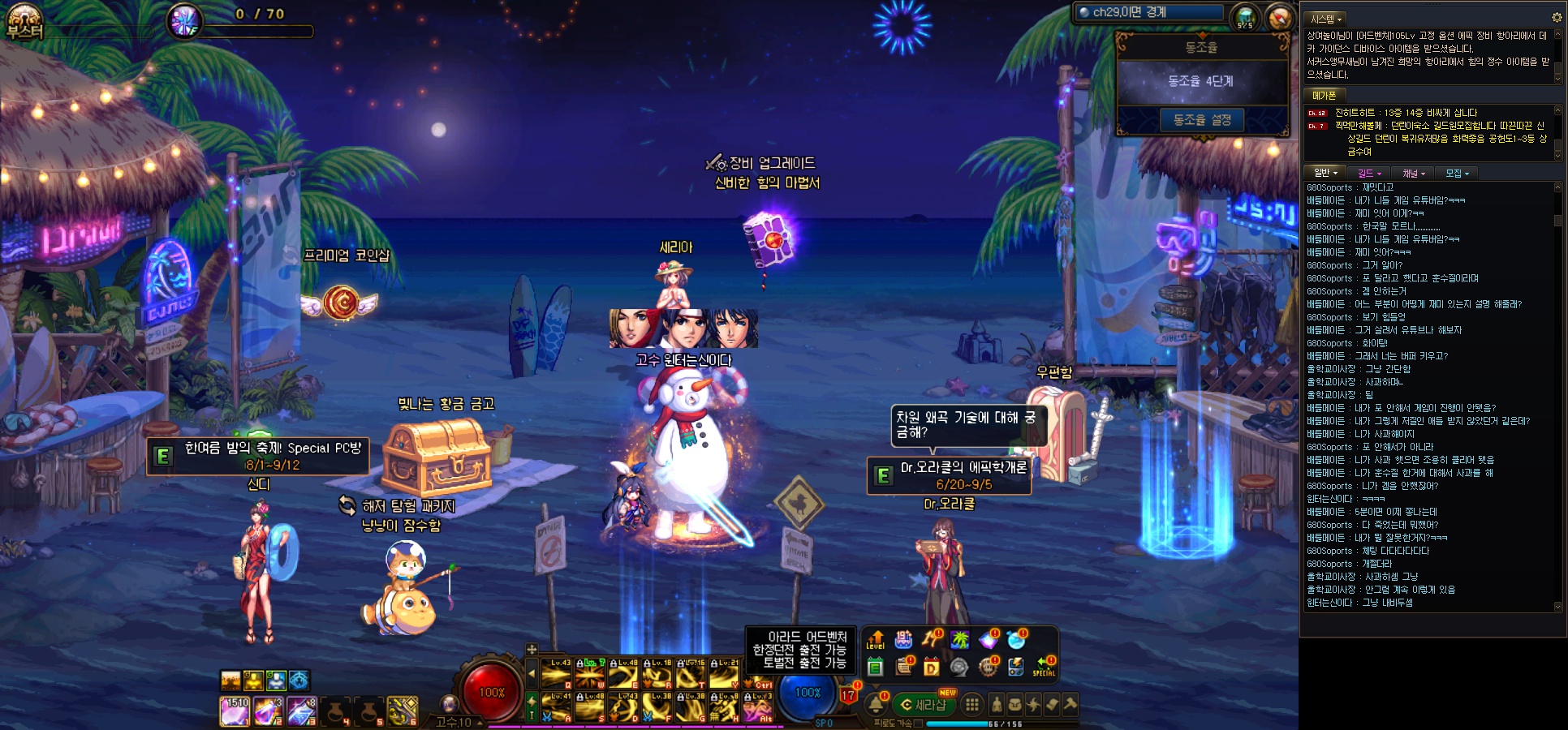Screen dimensions: 1568x730
Task: Click the 동조율 설정 button
Action: [x=1201, y=120]
